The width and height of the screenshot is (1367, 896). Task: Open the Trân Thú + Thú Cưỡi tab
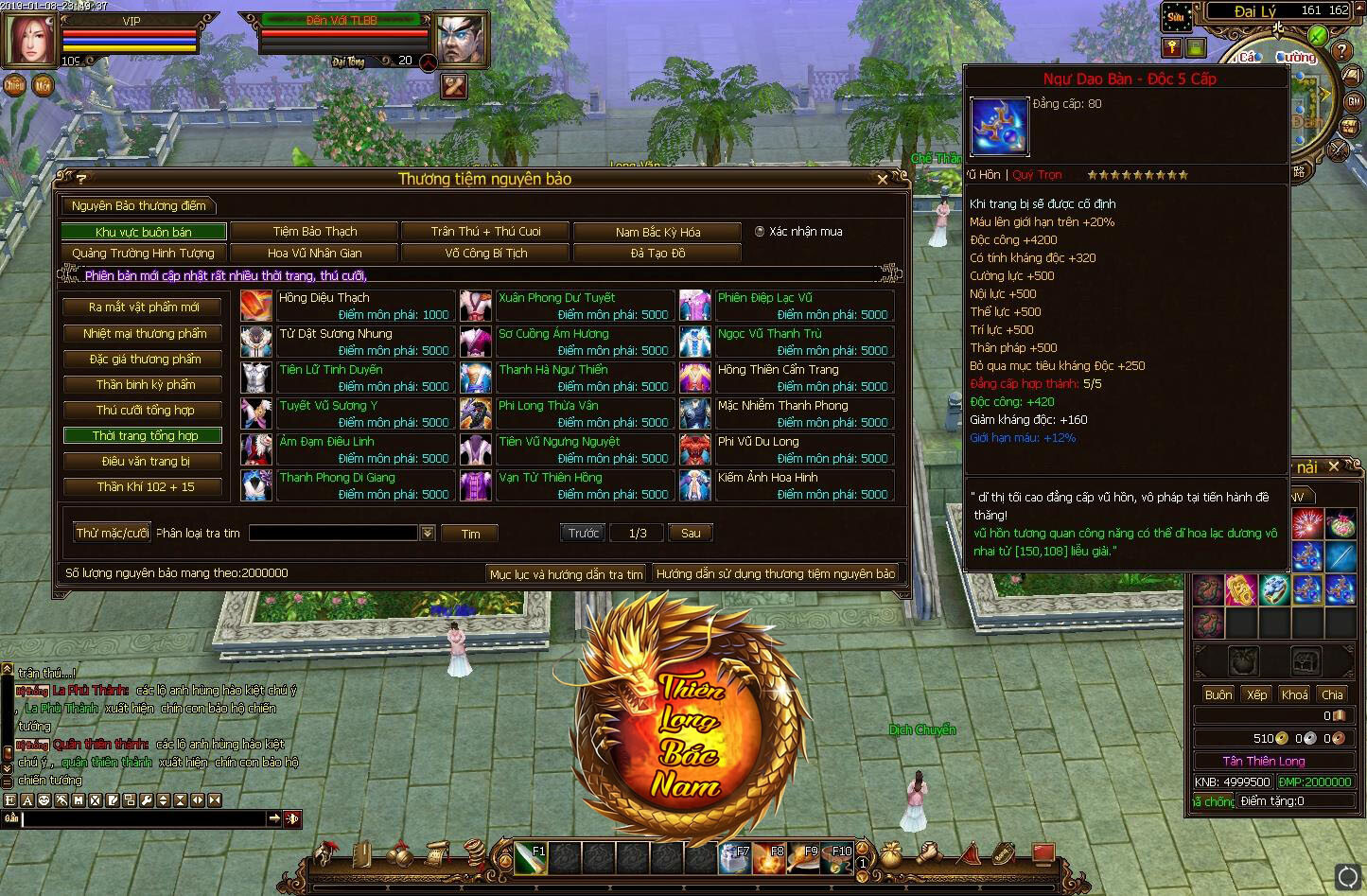[x=485, y=232]
